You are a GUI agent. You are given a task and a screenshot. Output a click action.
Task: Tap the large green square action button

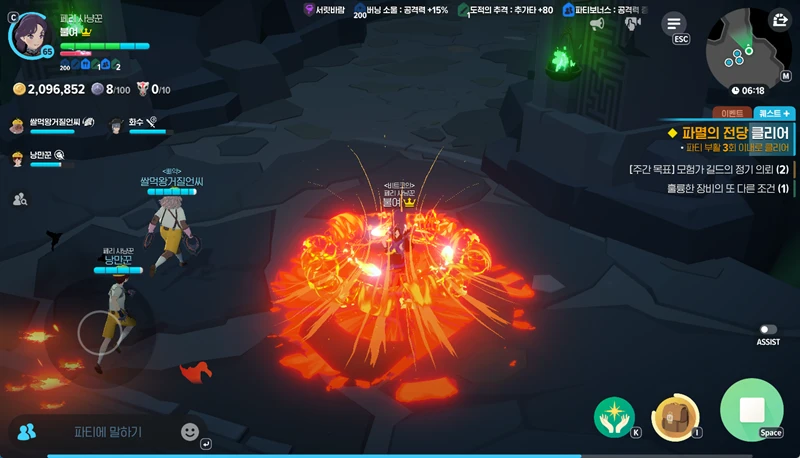[x=751, y=410]
